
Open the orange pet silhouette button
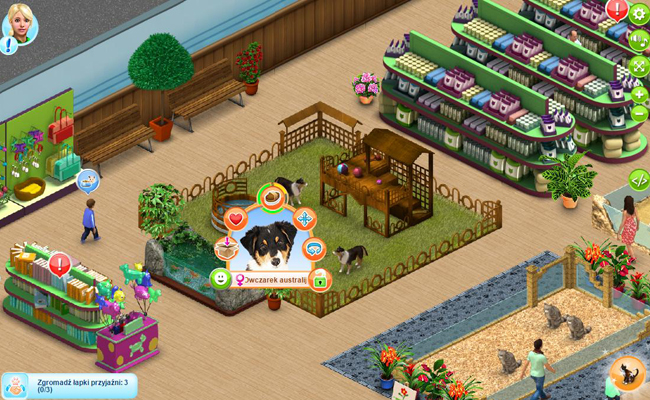point(627,373)
